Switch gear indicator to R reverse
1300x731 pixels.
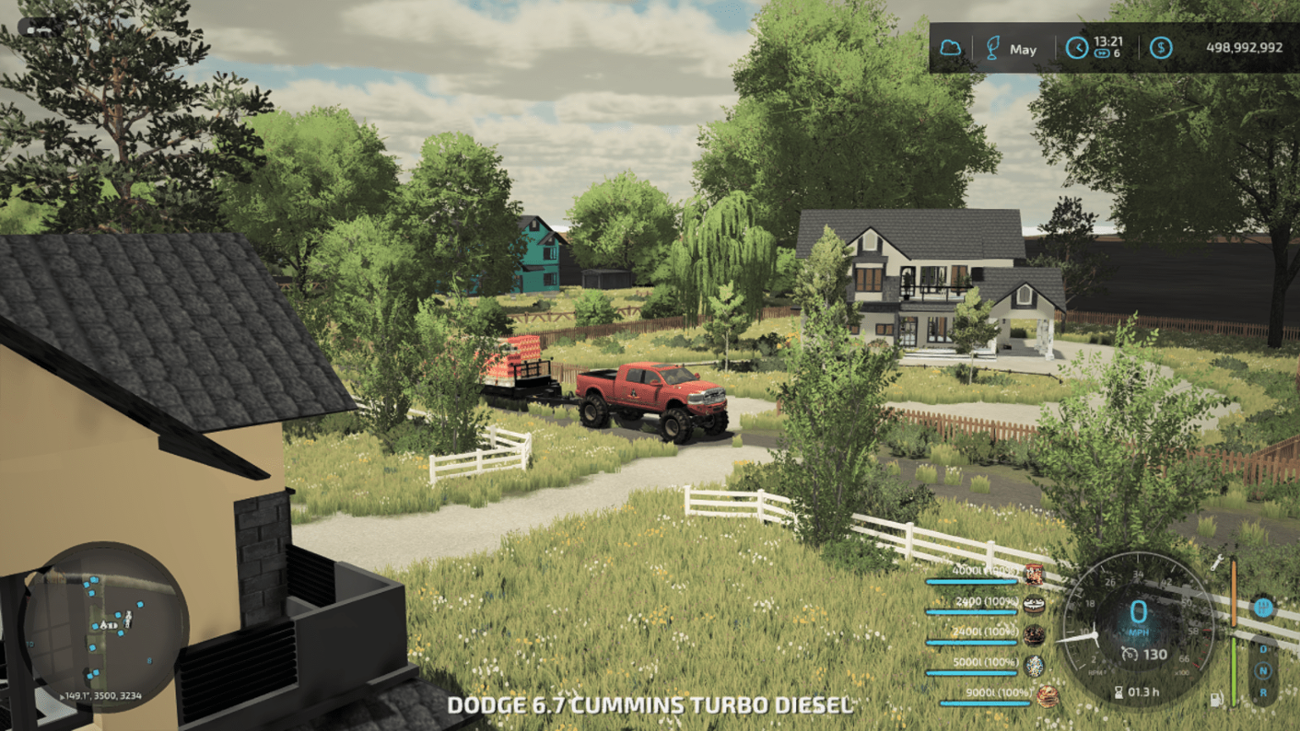click(x=1263, y=691)
